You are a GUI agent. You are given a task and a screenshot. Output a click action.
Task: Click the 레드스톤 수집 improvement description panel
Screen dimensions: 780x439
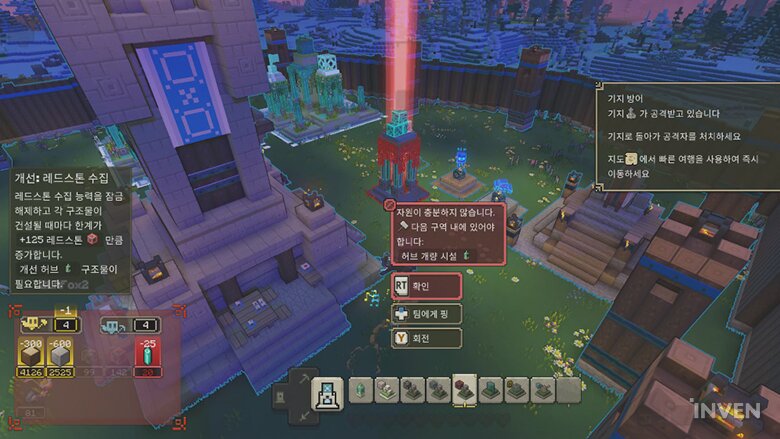point(68,229)
